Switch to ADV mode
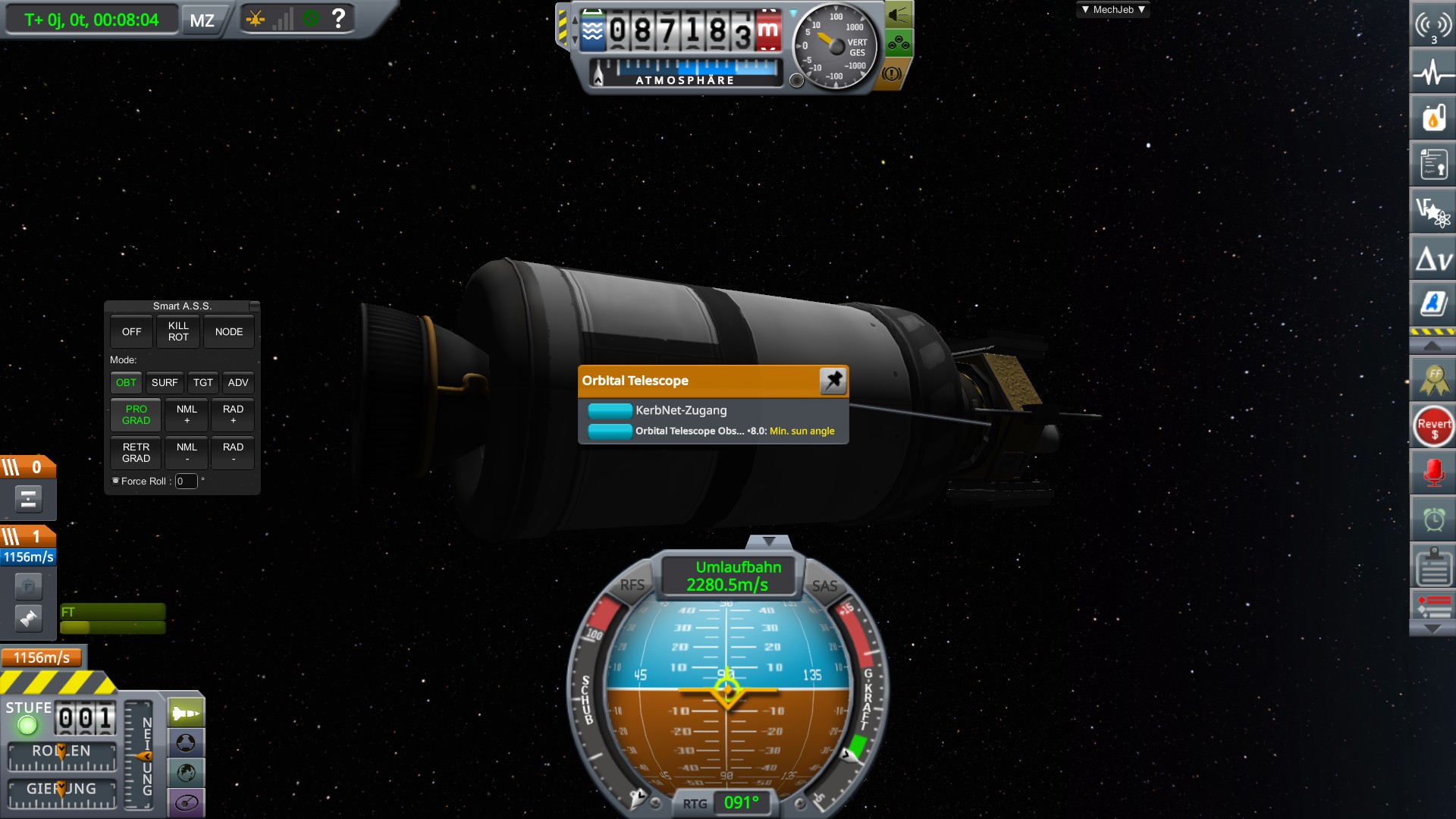Viewport: 1456px width, 819px height. (x=238, y=382)
